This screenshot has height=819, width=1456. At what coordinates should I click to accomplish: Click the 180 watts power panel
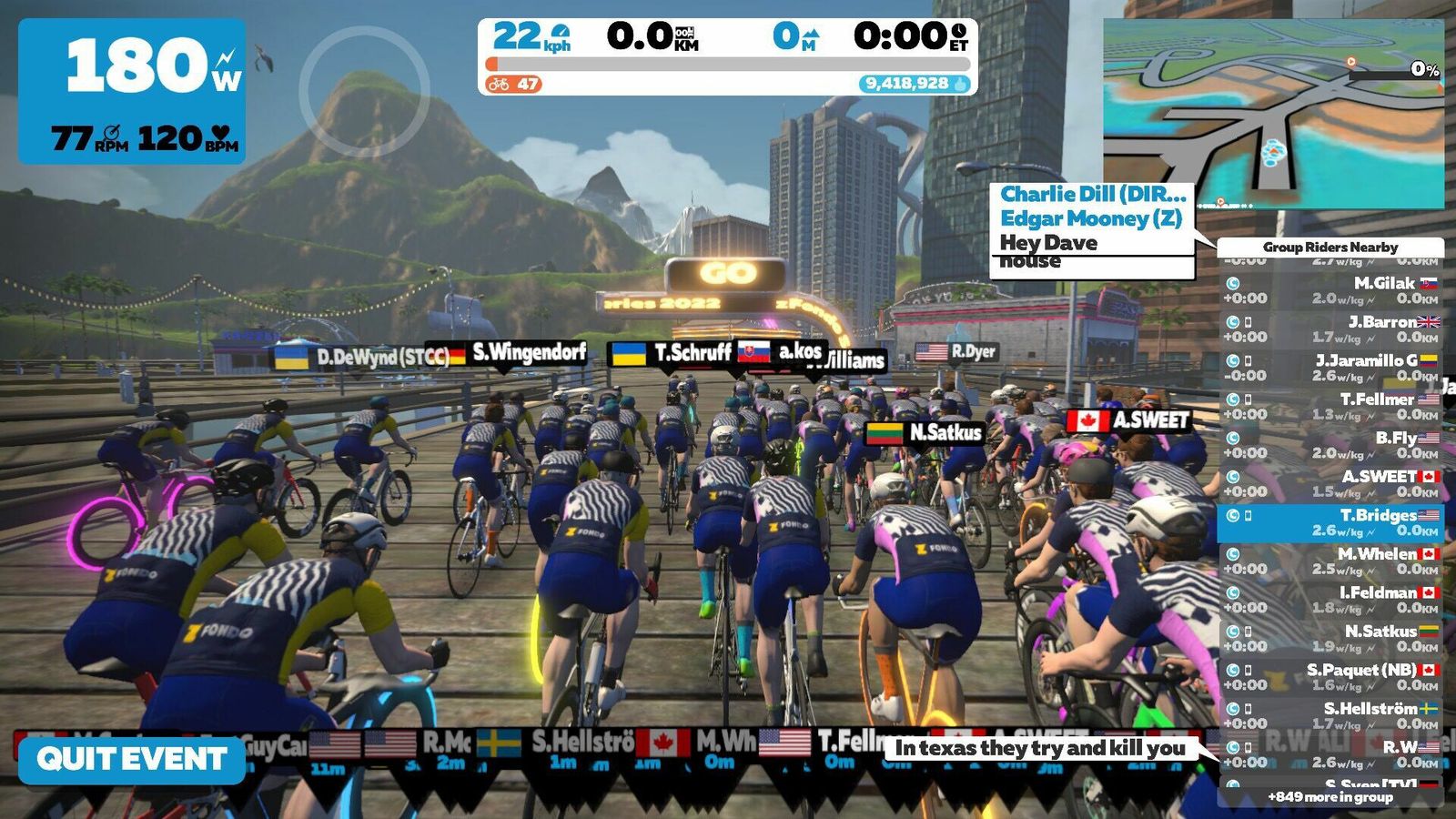tap(132, 91)
